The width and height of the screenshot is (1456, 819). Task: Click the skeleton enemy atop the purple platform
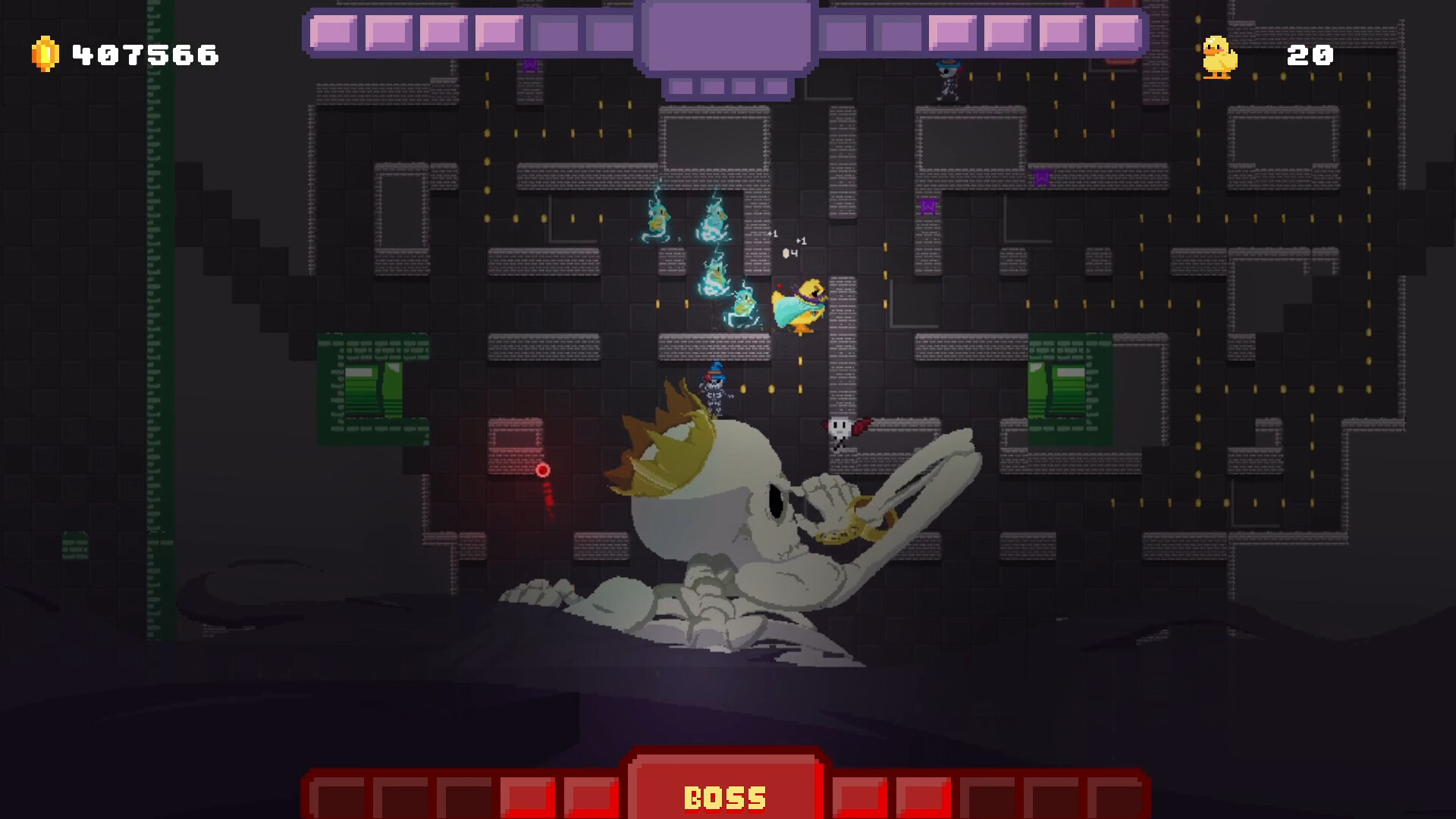pos(949,83)
